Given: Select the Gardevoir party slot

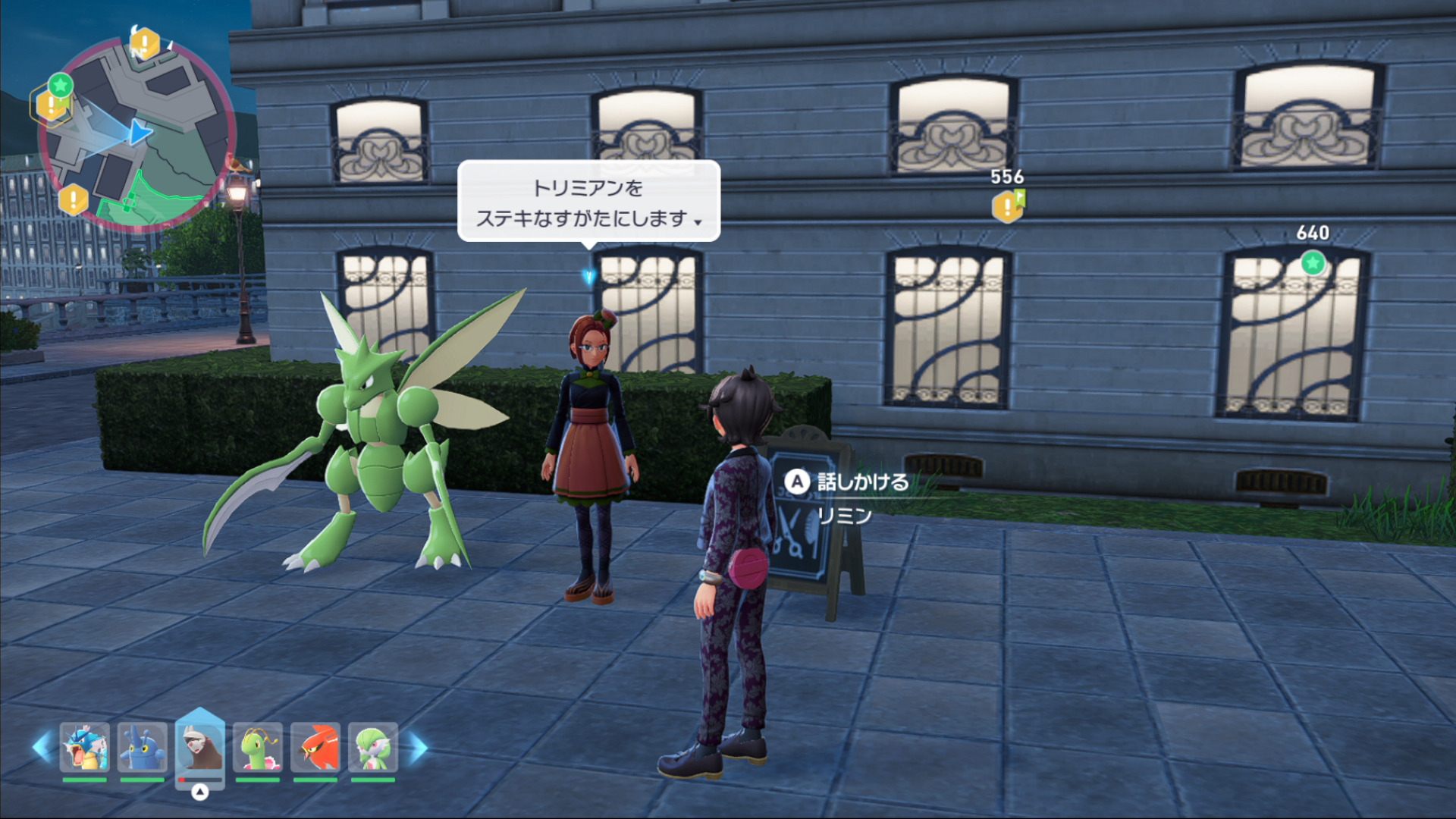Looking at the screenshot, I should (373, 747).
